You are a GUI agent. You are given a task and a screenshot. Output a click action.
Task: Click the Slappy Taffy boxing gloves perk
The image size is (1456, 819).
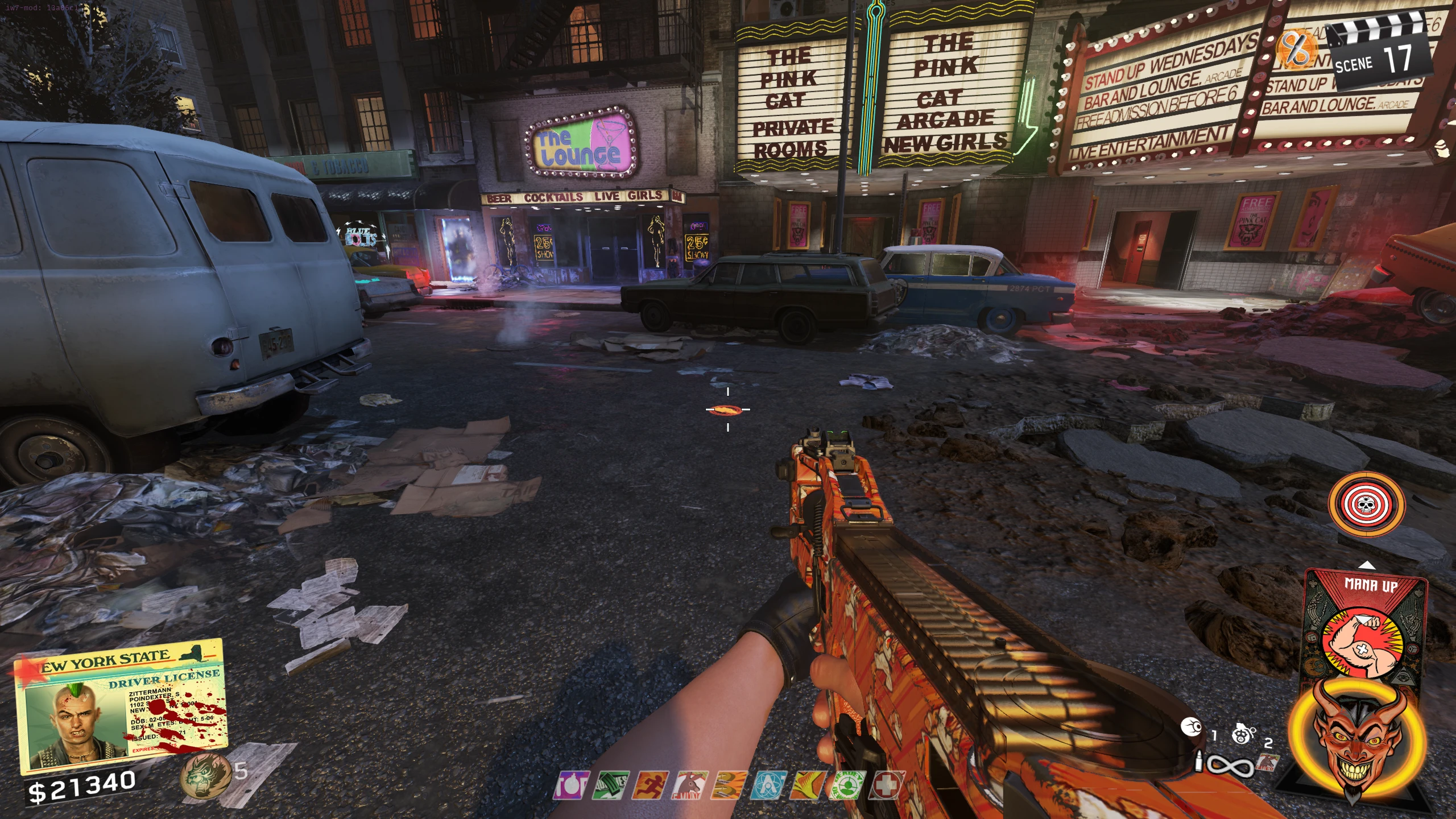pos(730,786)
